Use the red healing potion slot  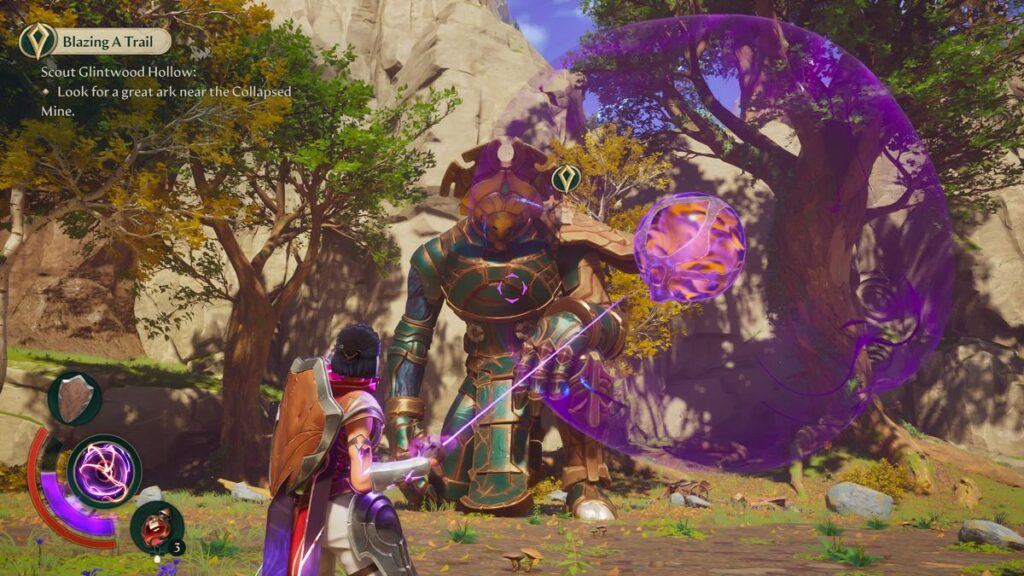(x=157, y=527)
